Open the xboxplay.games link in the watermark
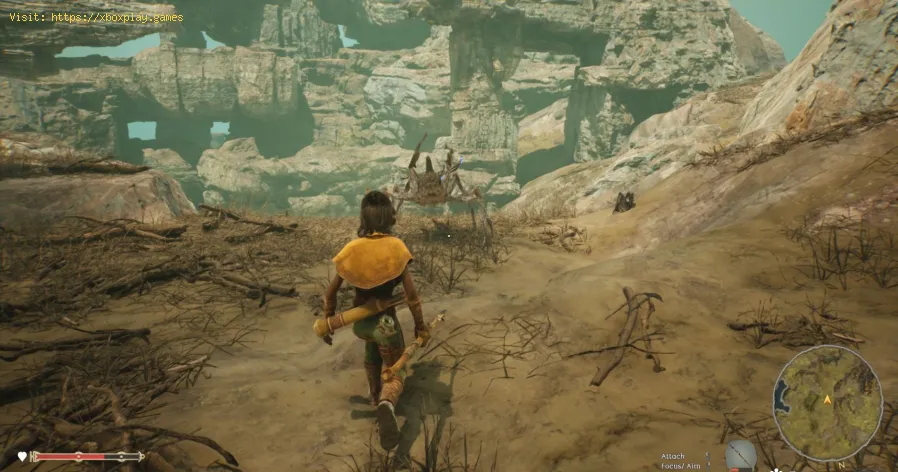This screenshot has width=898, height=472. [116, 17]
